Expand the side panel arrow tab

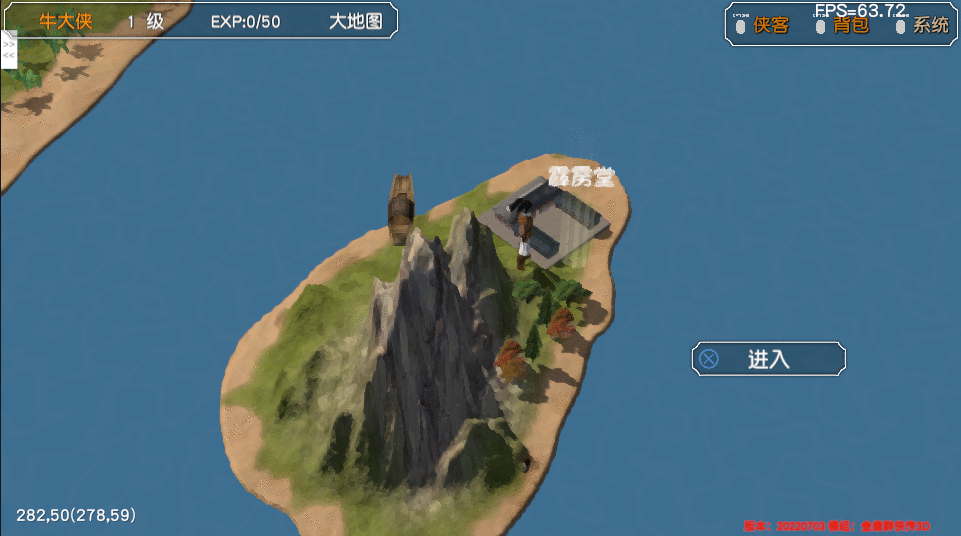point(9,50)
